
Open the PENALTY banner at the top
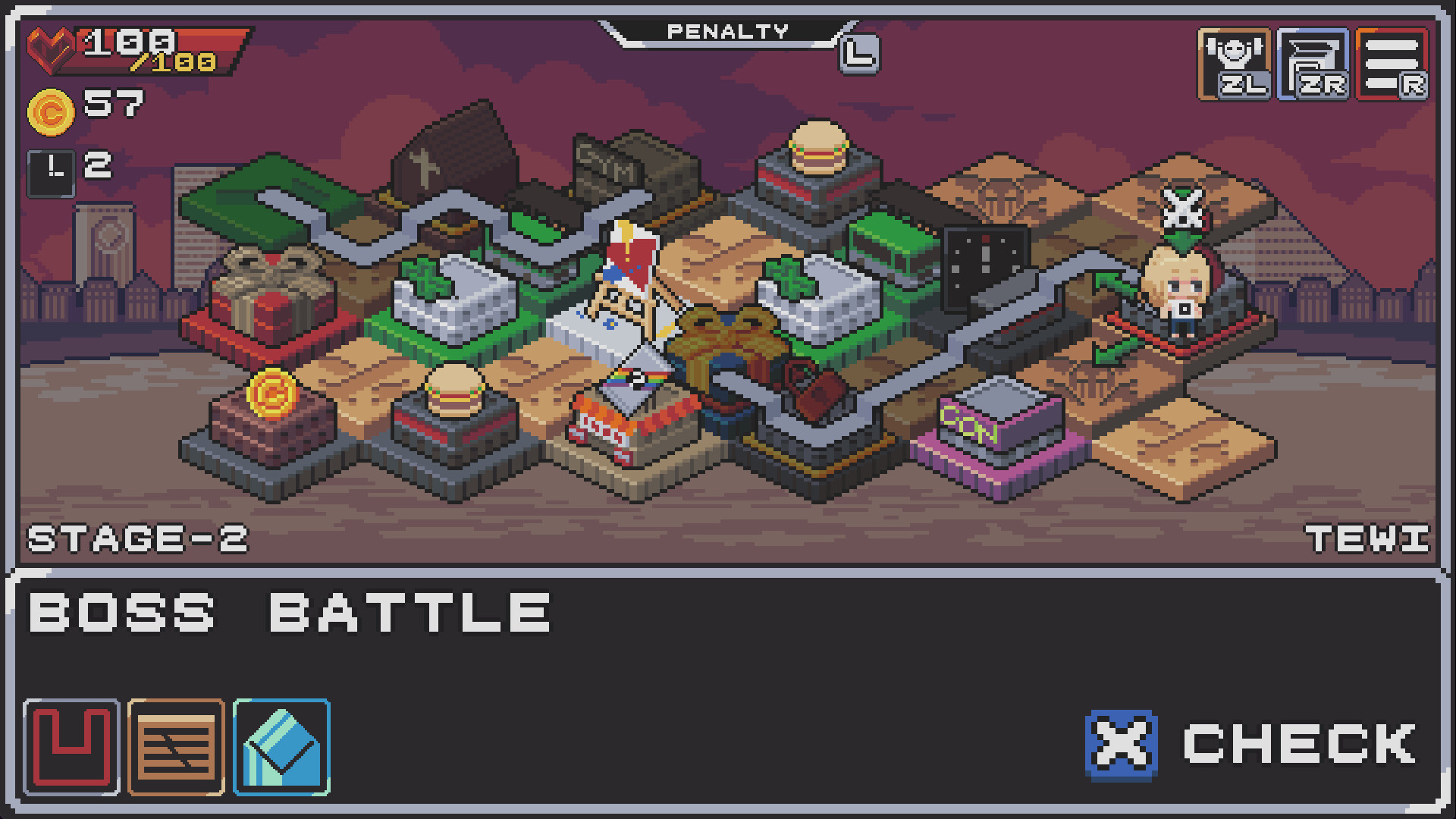[726, 32]
